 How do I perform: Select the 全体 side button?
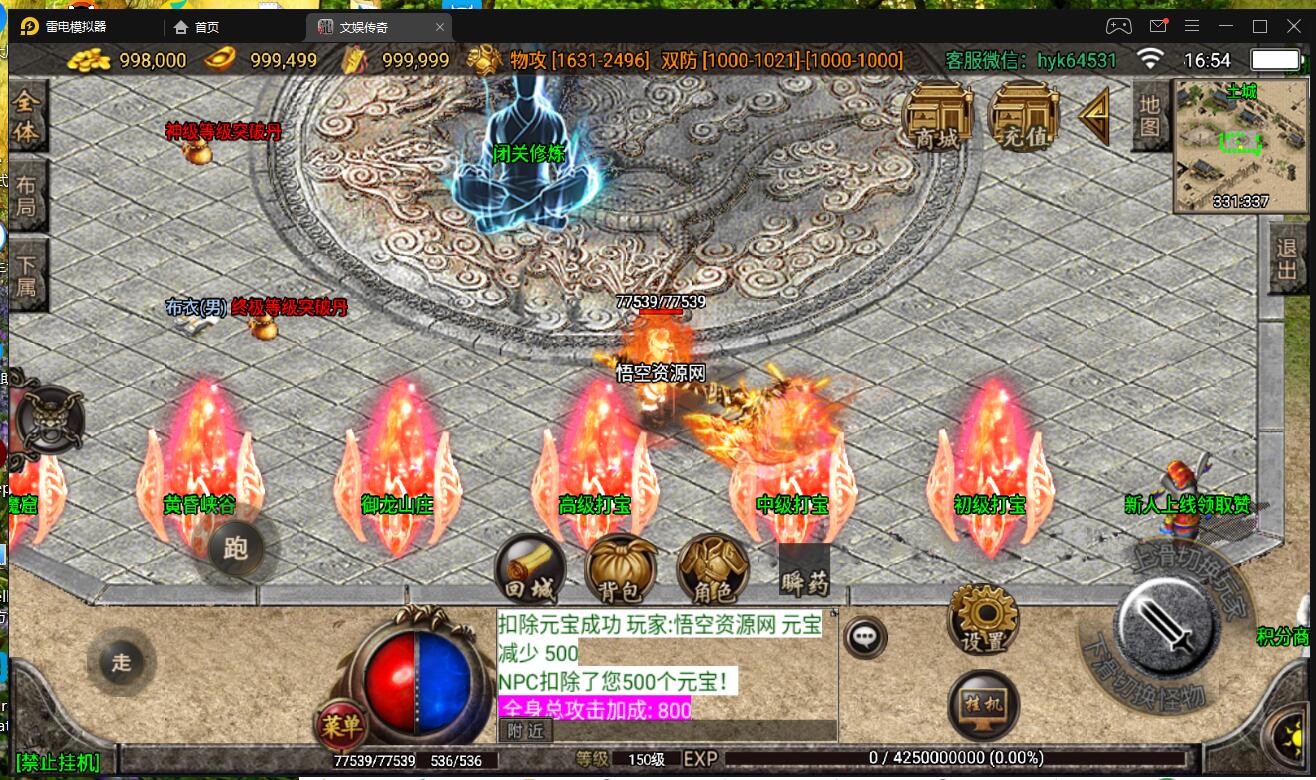[x=27, y=117]
